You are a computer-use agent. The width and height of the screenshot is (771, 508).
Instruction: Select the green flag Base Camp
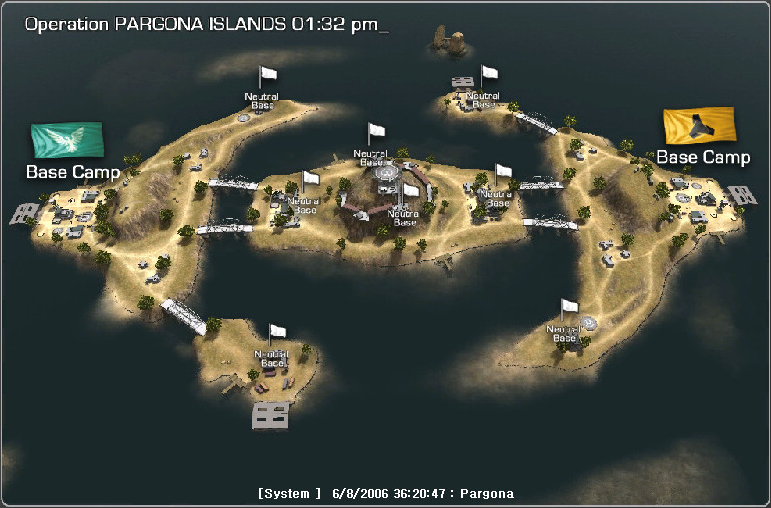[x=68, y=141]
